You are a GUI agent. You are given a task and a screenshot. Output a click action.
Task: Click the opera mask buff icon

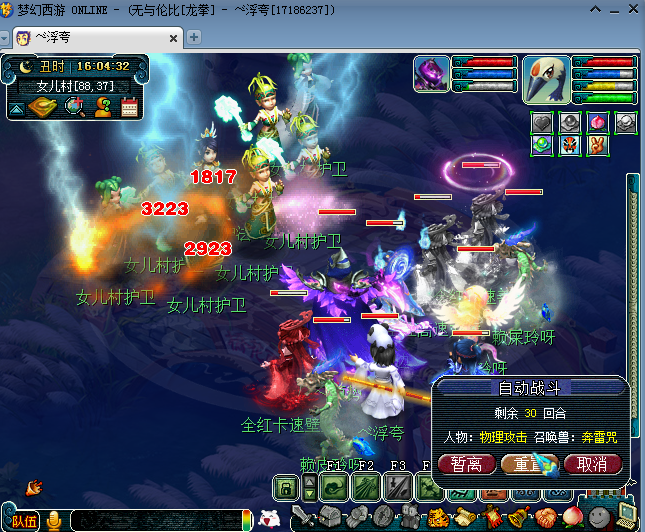point(570,146)
